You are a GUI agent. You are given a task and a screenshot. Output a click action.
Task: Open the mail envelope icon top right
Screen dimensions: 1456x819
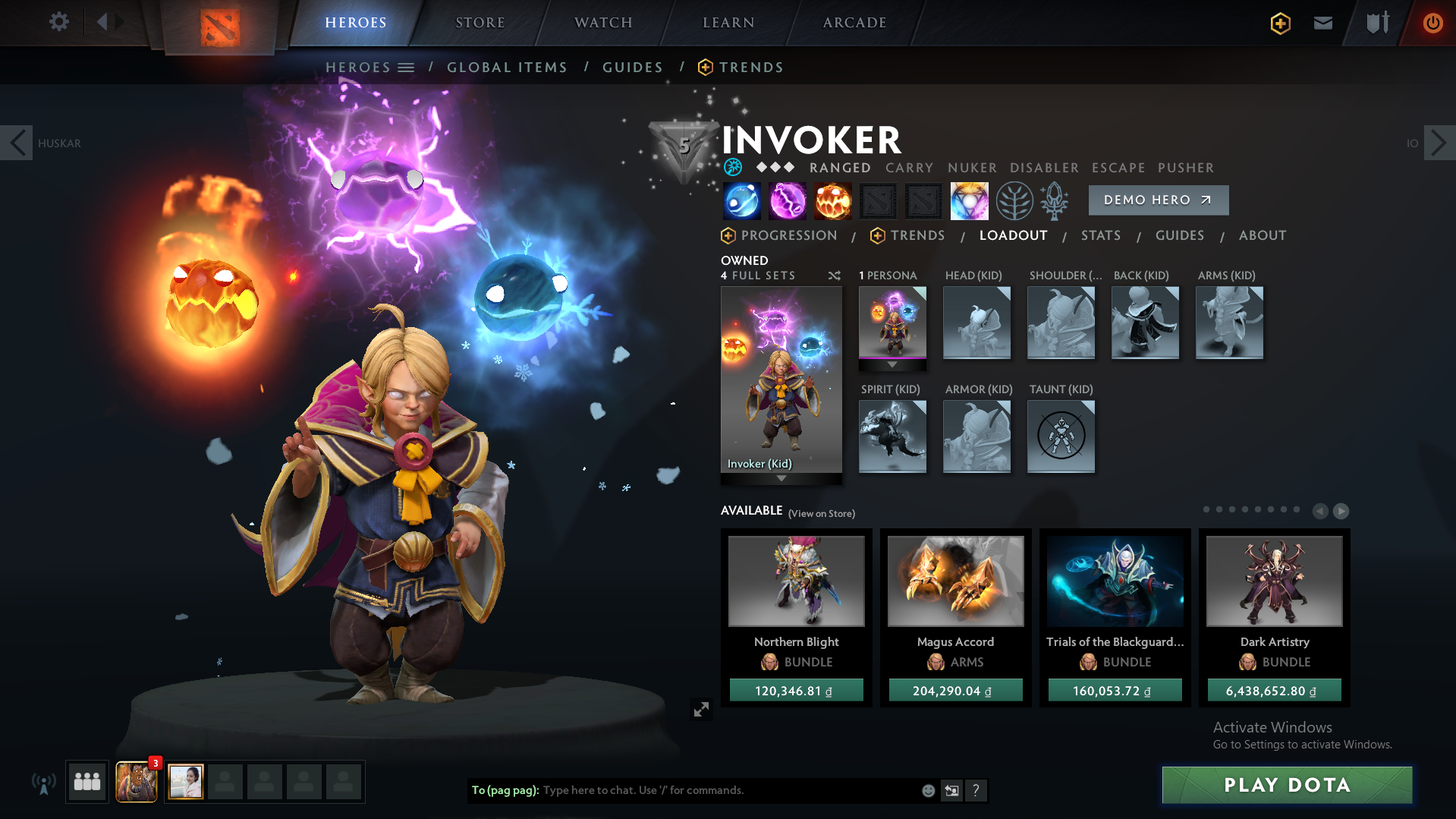tap(1322, 23)
